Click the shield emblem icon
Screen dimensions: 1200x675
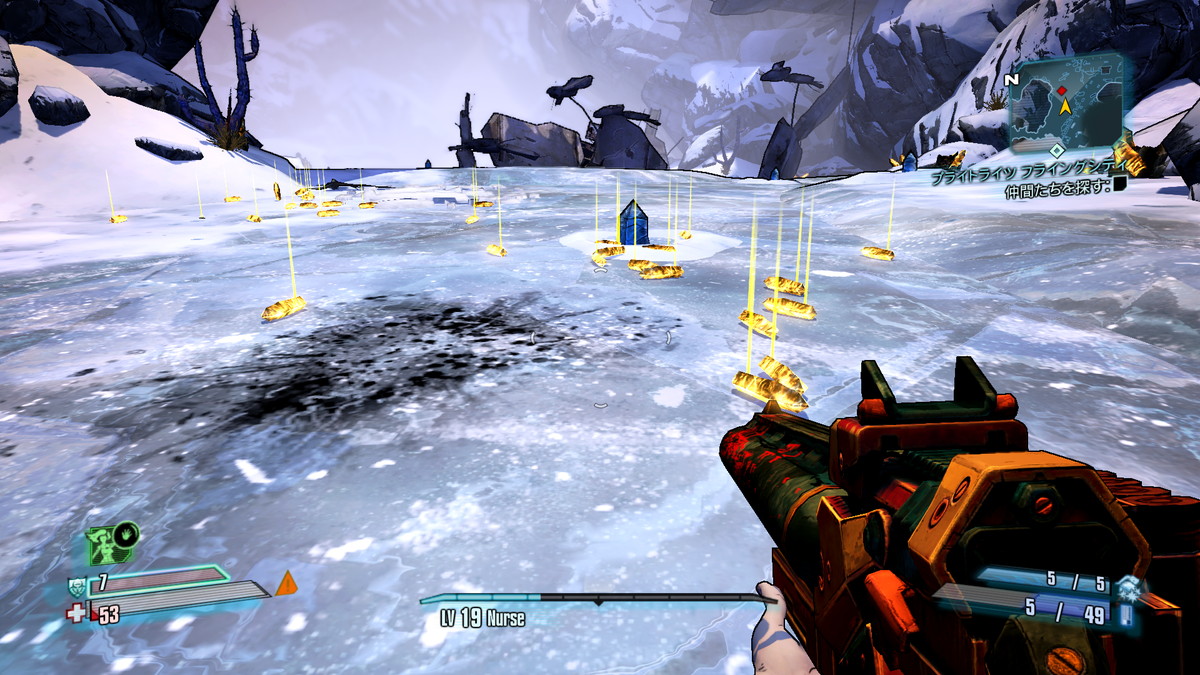77,586
